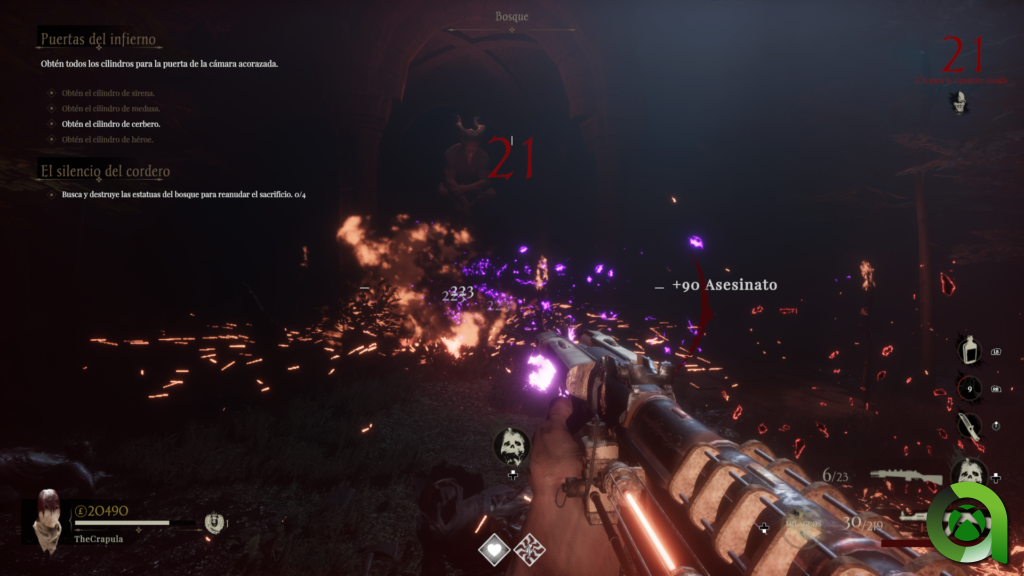Open the "Puertas del infierno" quest title
Image resolution: width=1024 pixels, height=576 pixels.
pyautogui.click(x=97, y=40)
